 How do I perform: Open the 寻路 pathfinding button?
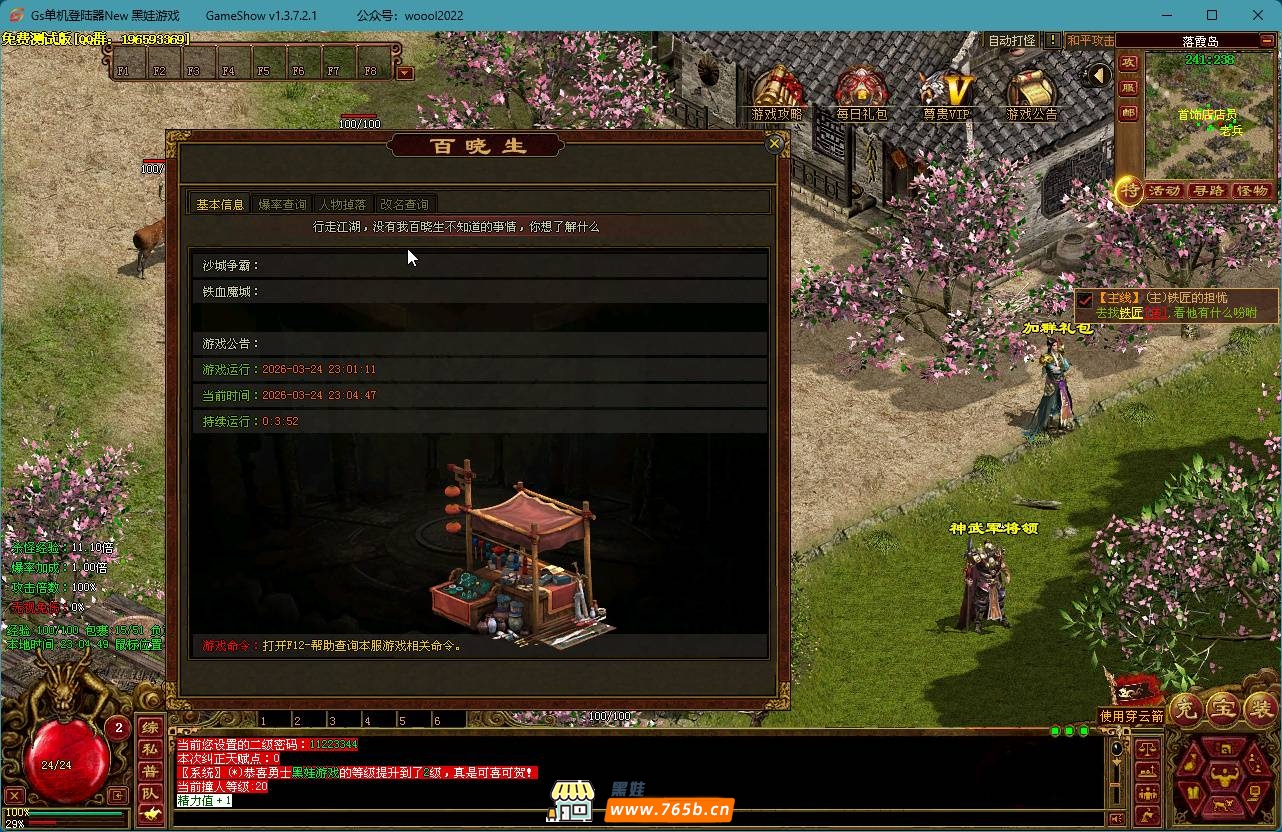pyautogui.click(x=1208, y=191)
